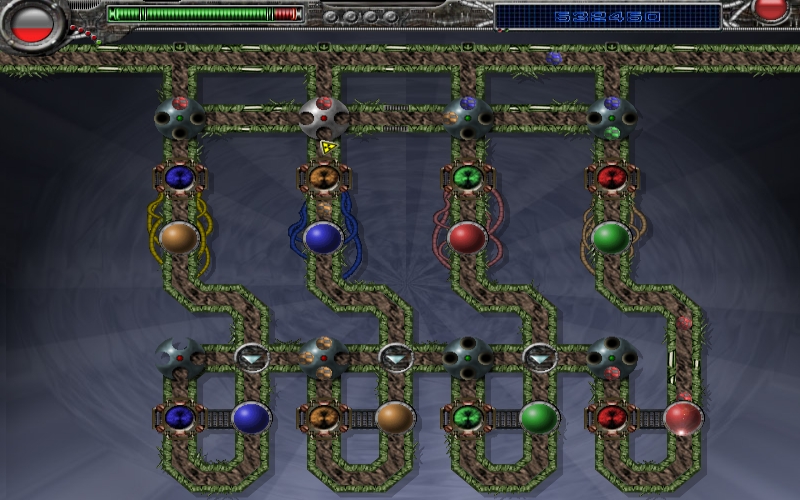
Task: Turn the wheel holding blue and green balls
Action: [x=610, y=117]
